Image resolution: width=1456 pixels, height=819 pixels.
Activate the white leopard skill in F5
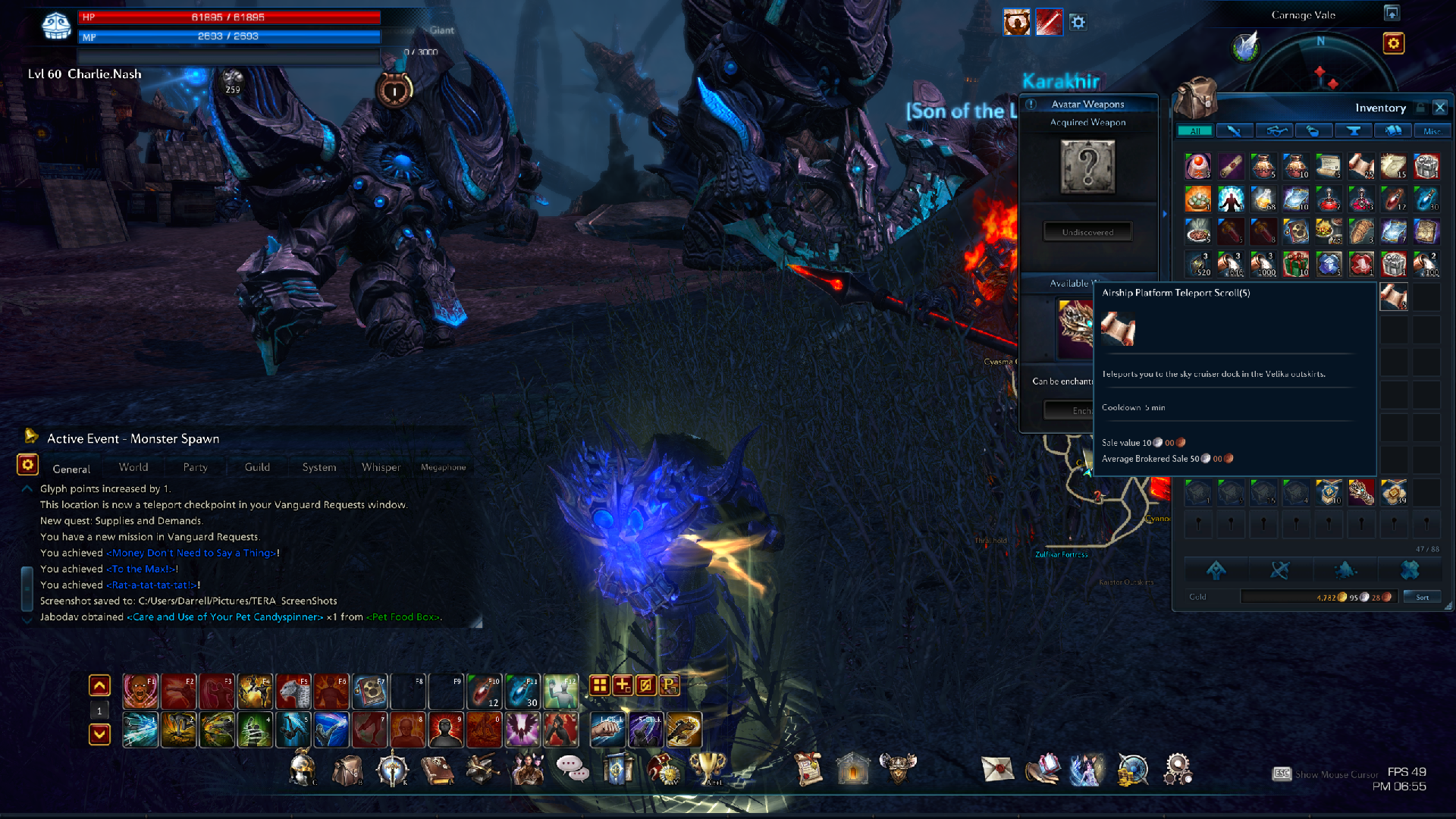[x=293, y=691]
